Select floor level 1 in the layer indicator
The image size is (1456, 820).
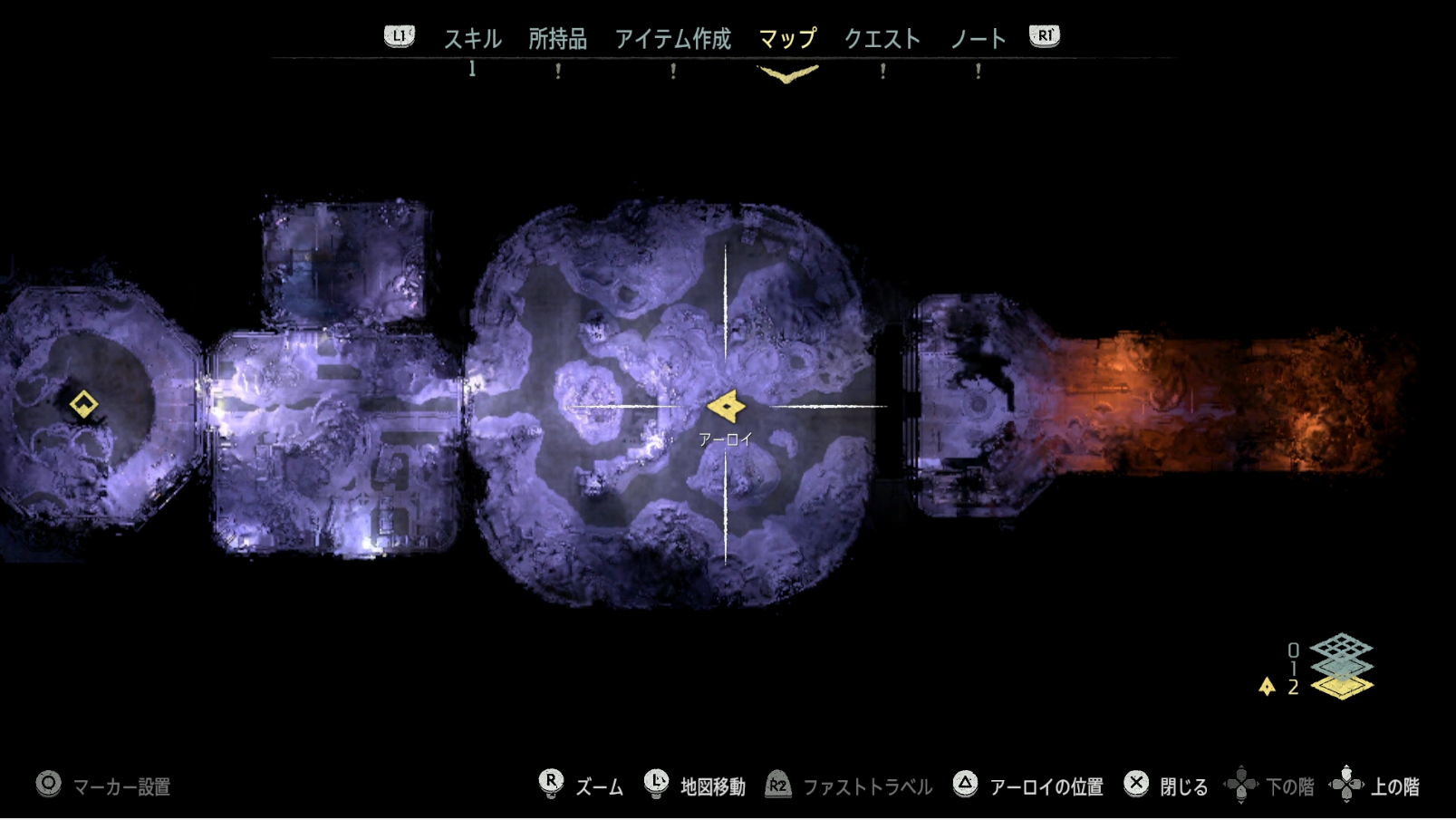pyautogui.click(x=1294, y=667)
